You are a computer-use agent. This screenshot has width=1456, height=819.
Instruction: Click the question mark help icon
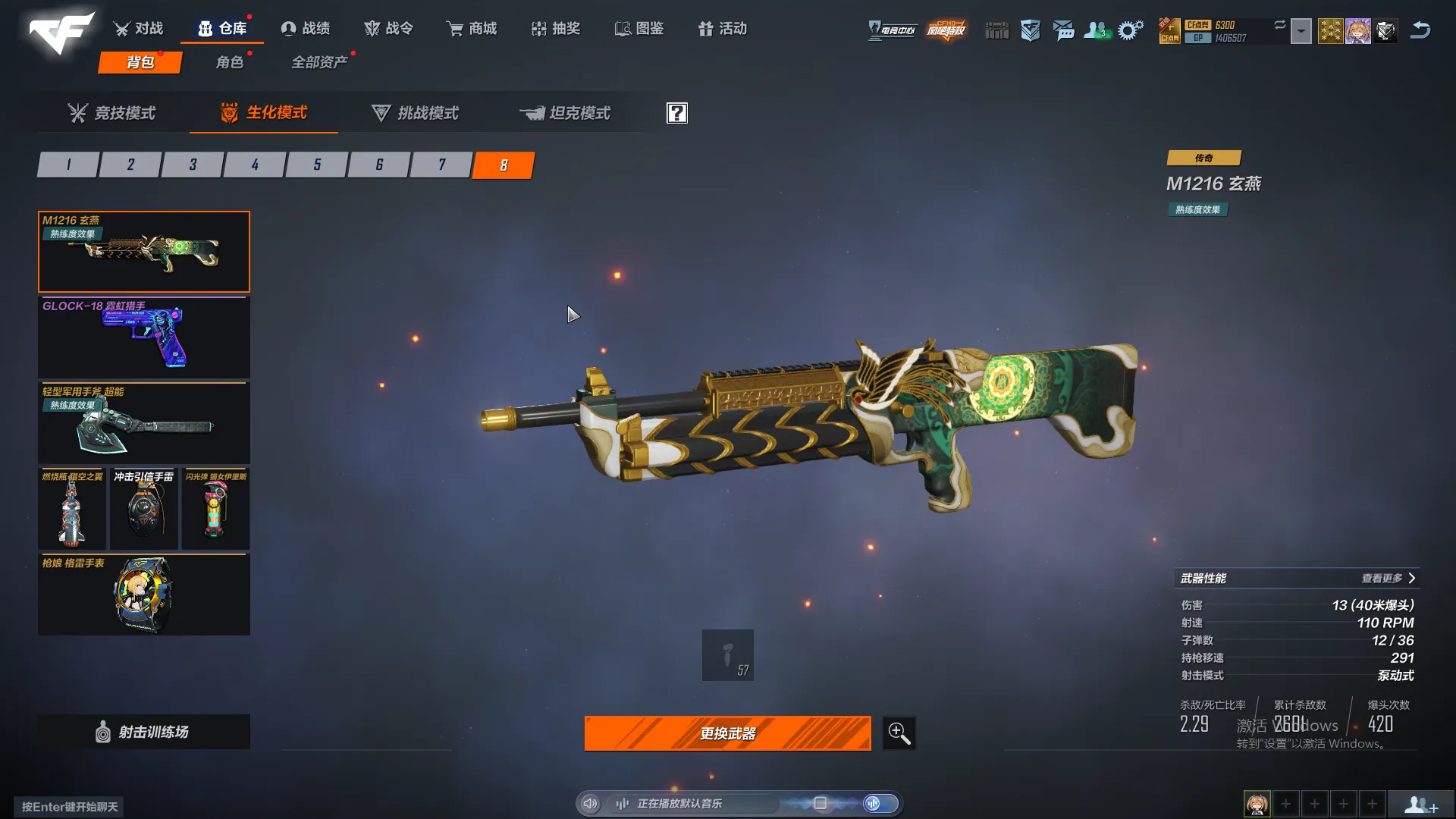coord(676,113)
